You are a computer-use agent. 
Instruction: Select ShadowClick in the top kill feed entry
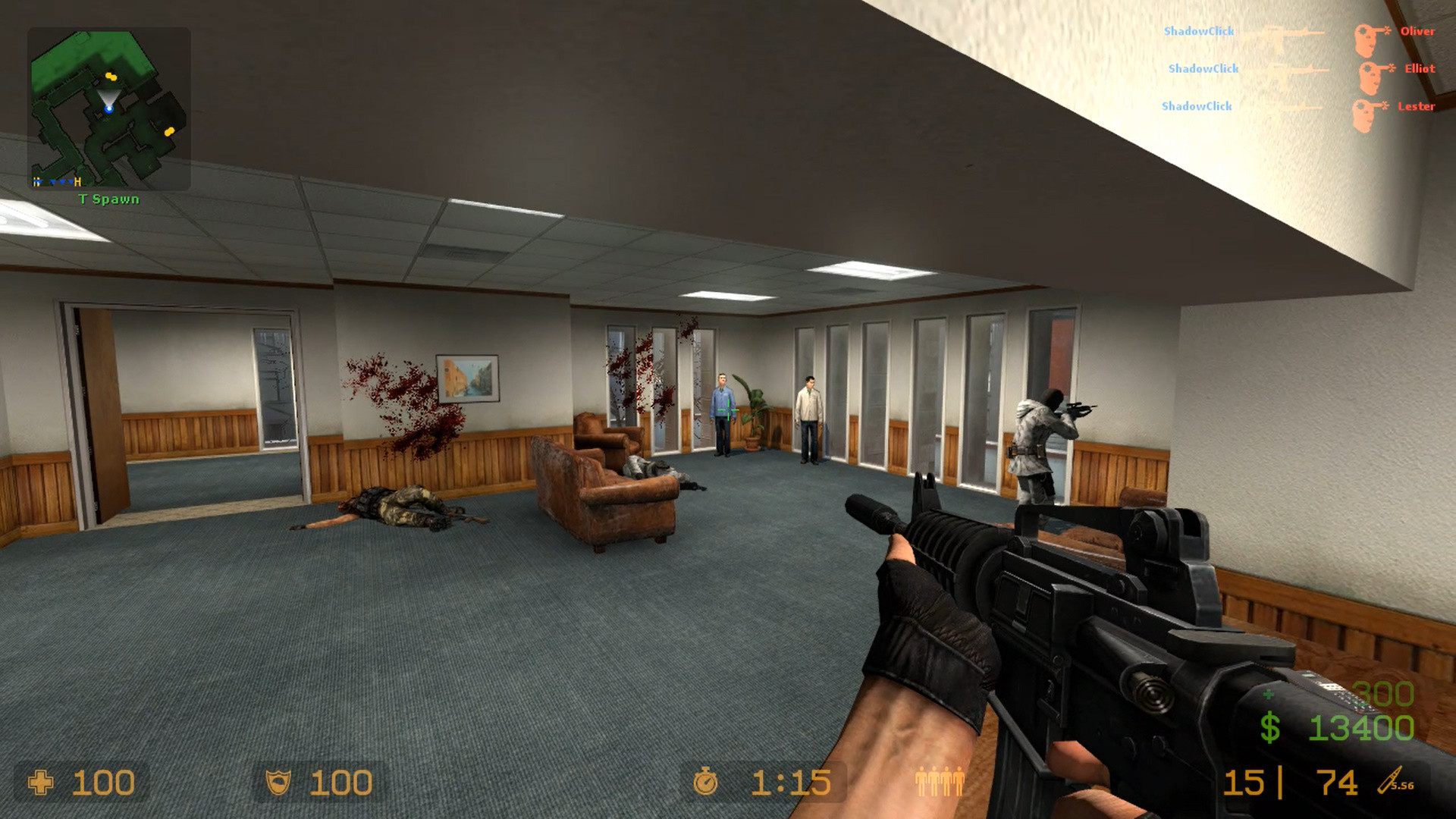coord(1200,32)
